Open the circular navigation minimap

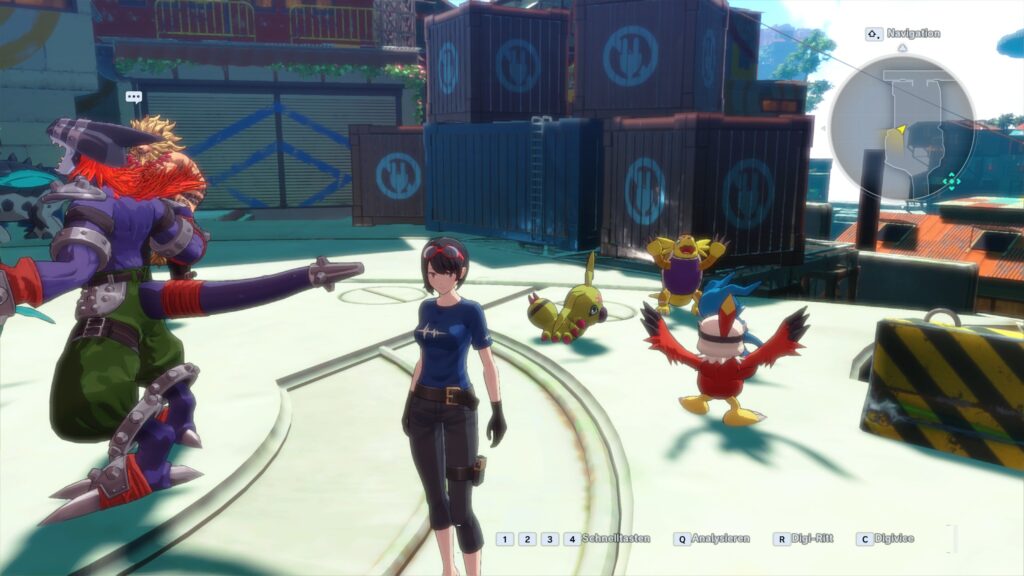902,126
